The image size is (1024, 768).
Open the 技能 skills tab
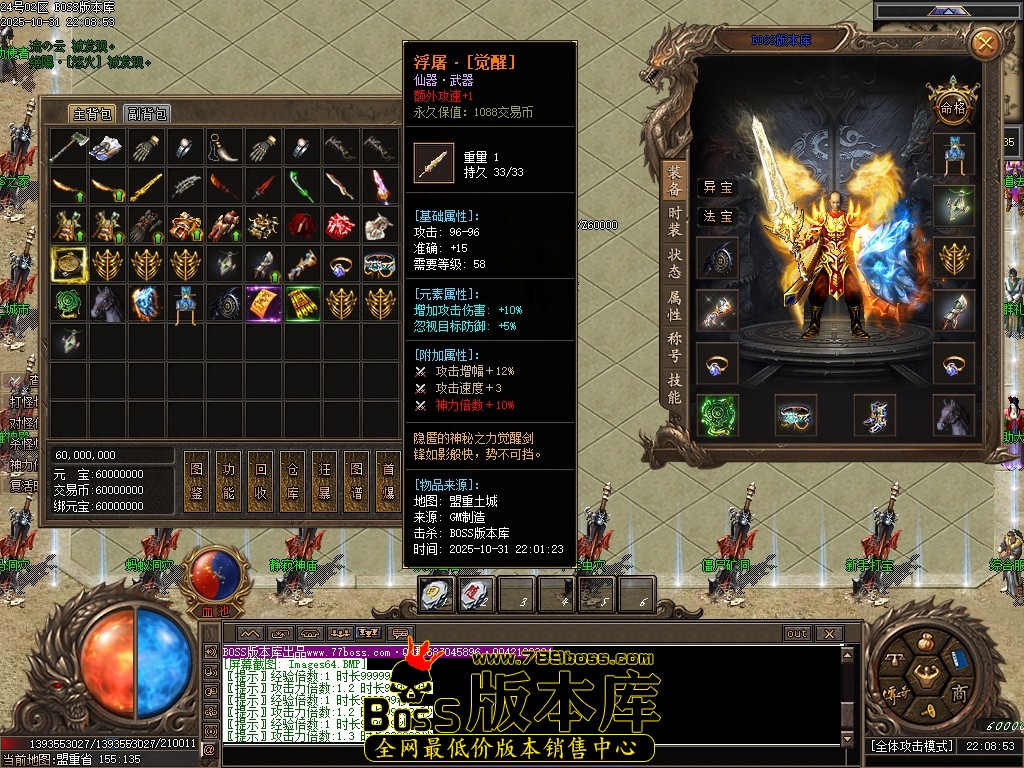pos(675,389)
